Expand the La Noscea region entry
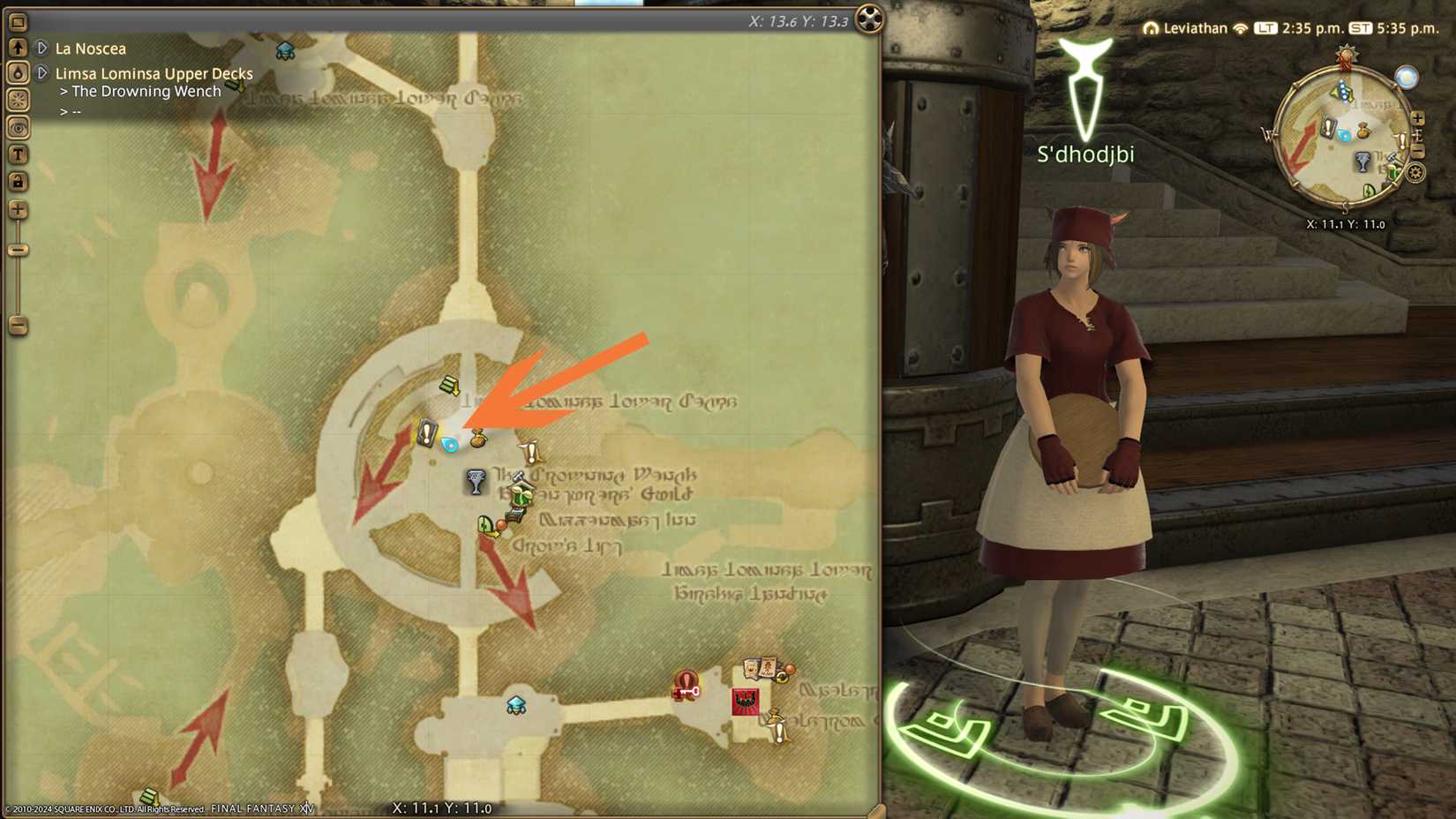This screenshot has height=819, width=1456. click(x=41, y=49)
